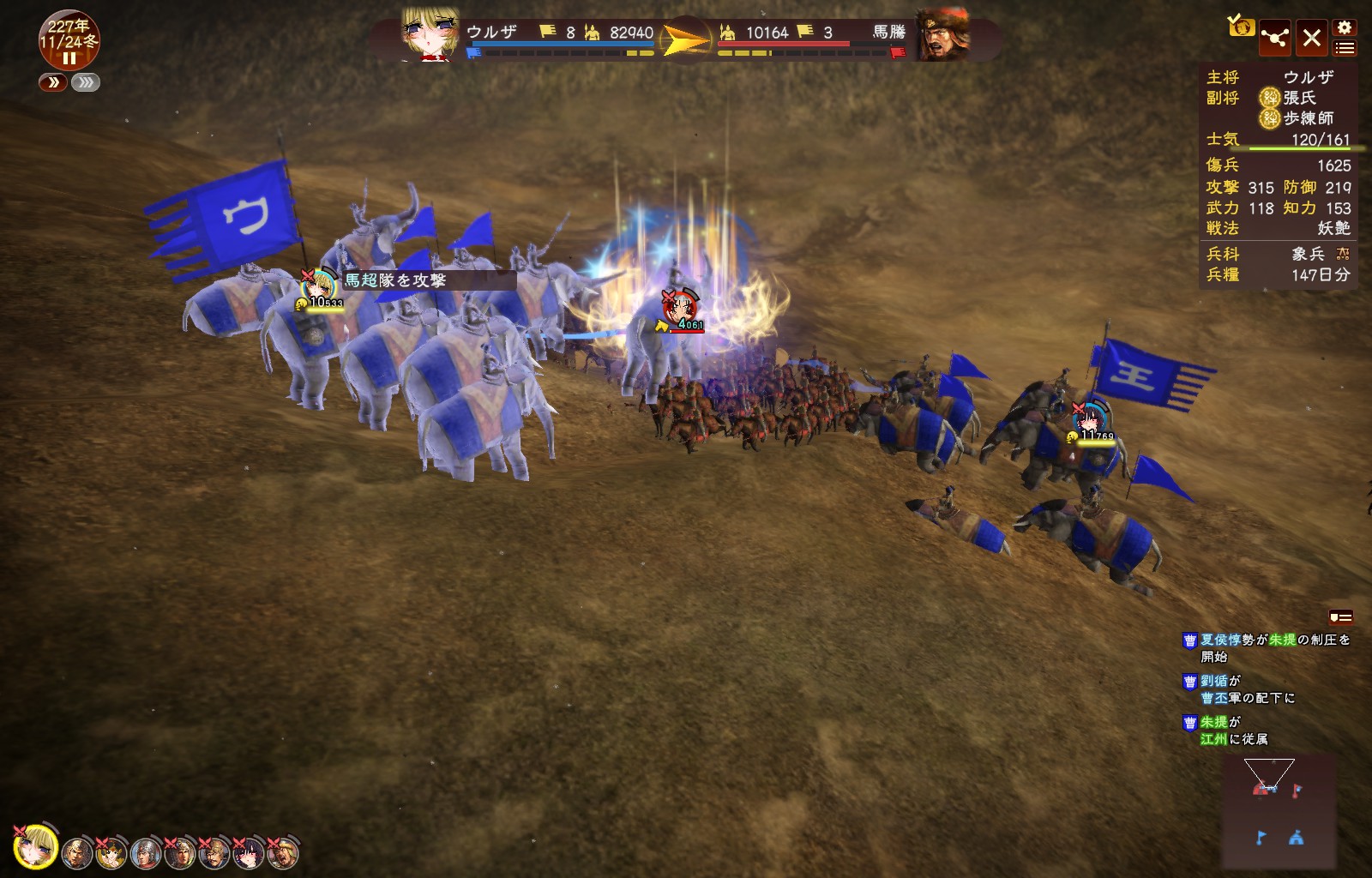
Task: Select the black-haired girl portrait in unit bar
Action: click(249, 853)
